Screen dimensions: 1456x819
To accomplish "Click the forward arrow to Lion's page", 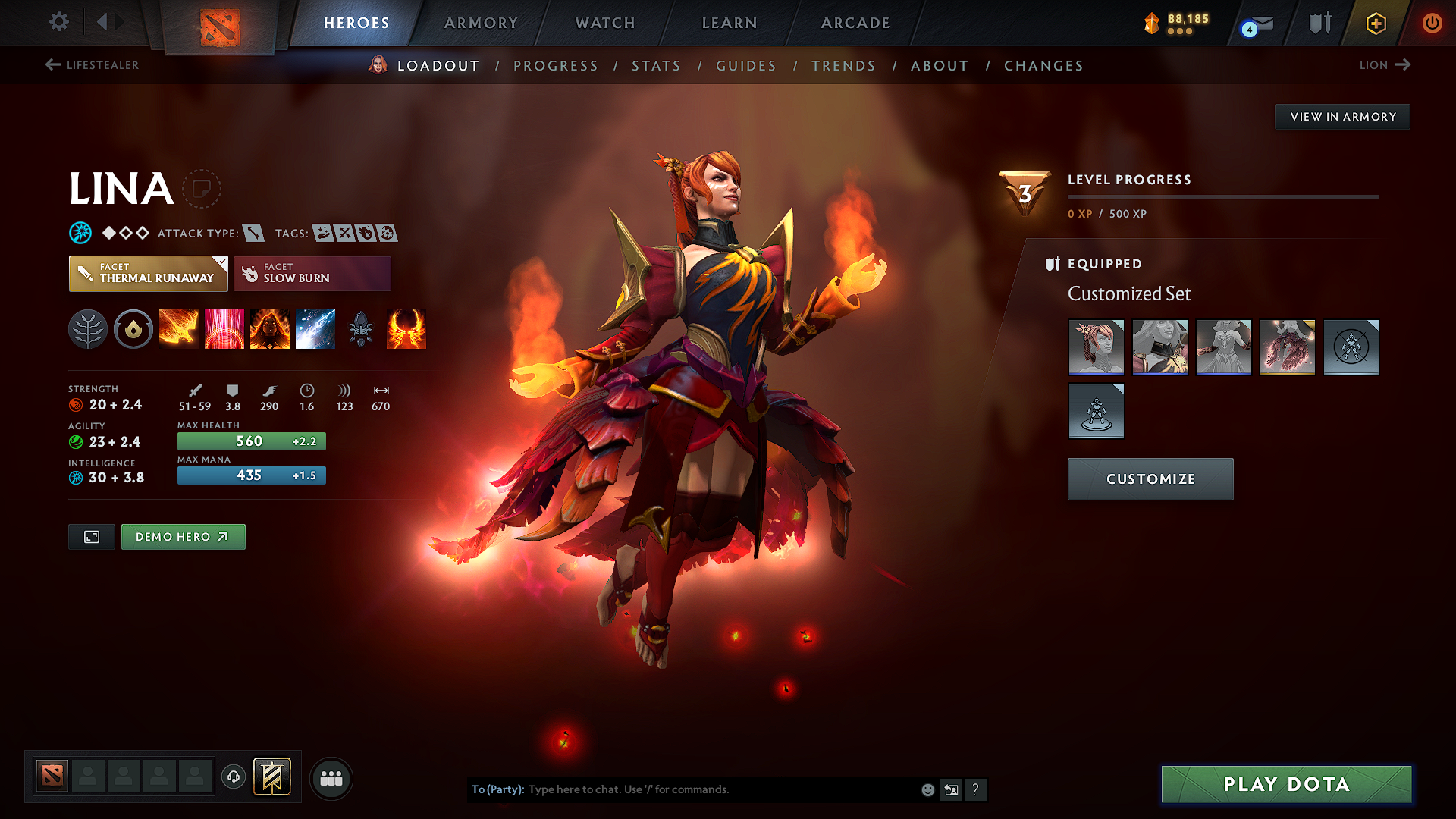I will click(1404, 65).
